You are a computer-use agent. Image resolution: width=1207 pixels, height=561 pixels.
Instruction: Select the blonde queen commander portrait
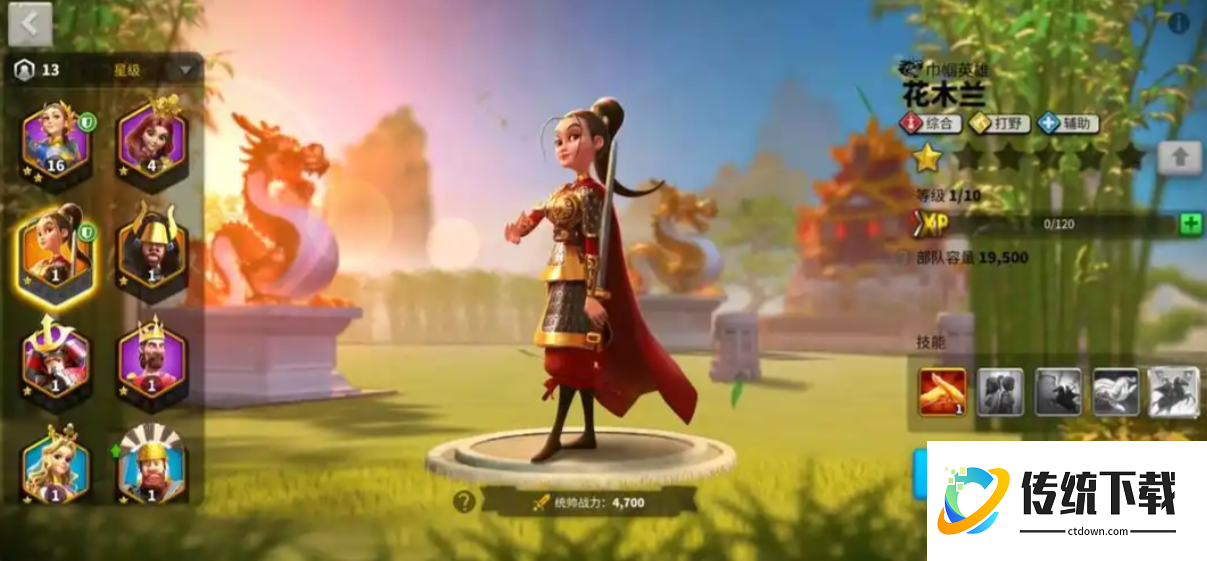coord(55,467)
